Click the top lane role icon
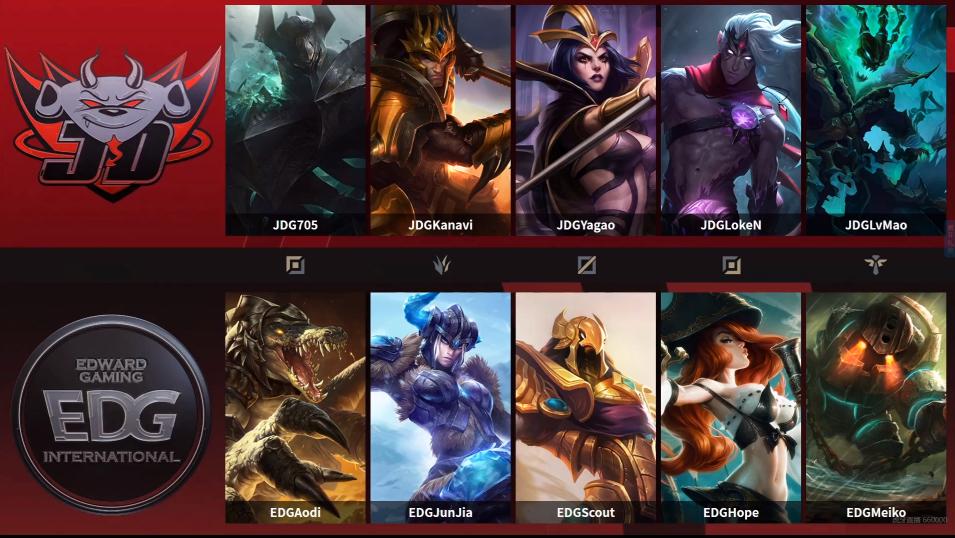The image size is (955, 538). pyautogui.click(x=295, y=265)
